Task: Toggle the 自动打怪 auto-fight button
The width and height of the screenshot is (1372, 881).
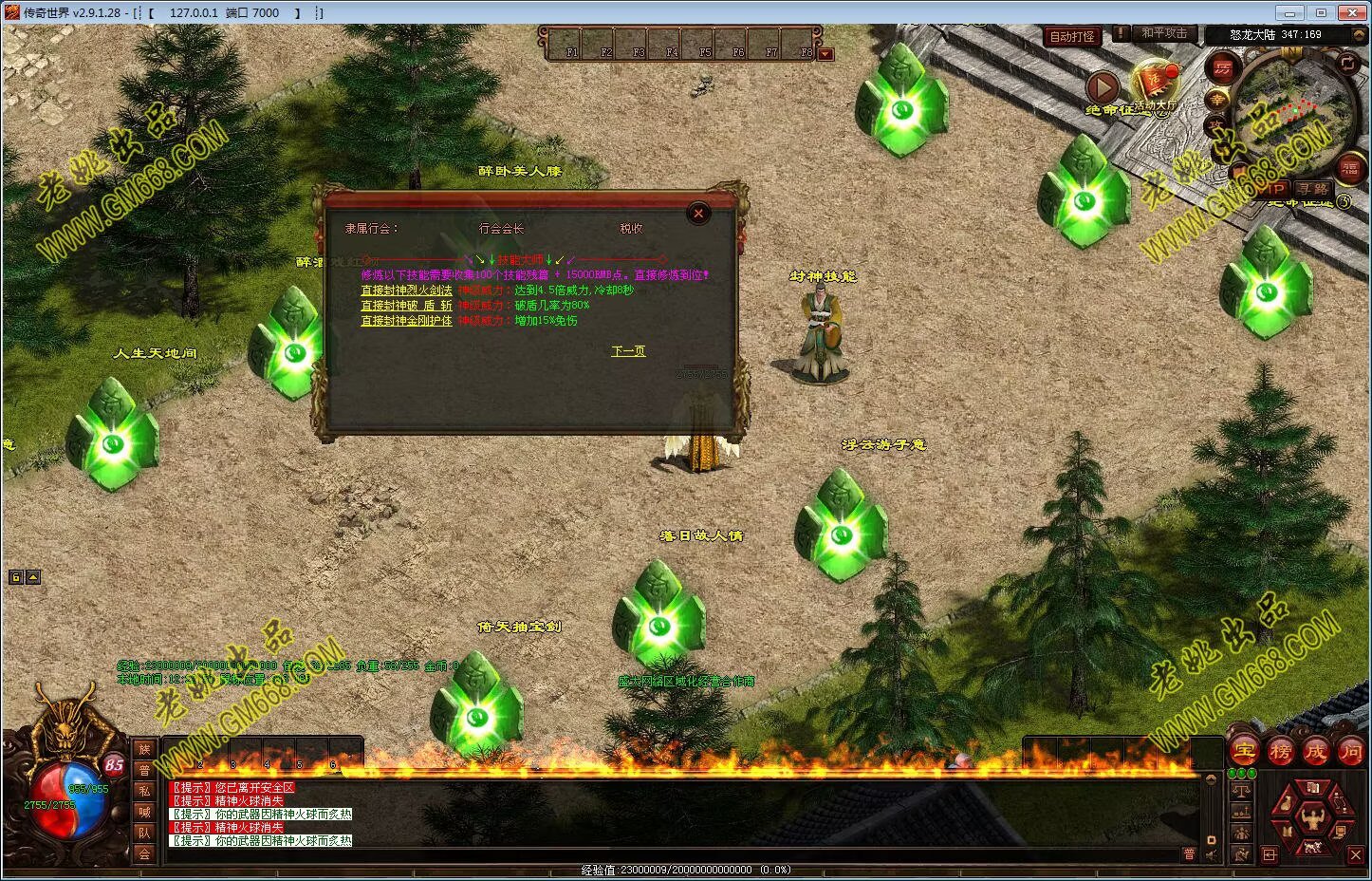Action: point(1072,36)
